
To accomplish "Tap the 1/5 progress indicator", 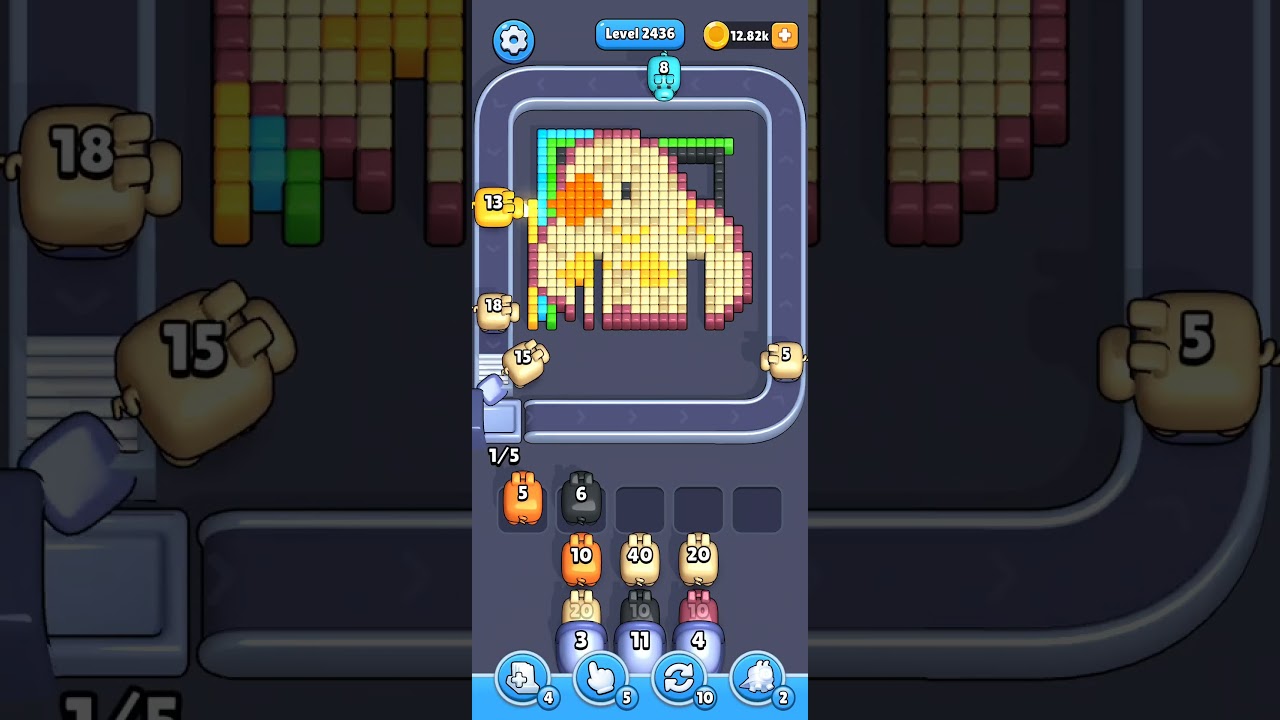I will tap(503, 456).
